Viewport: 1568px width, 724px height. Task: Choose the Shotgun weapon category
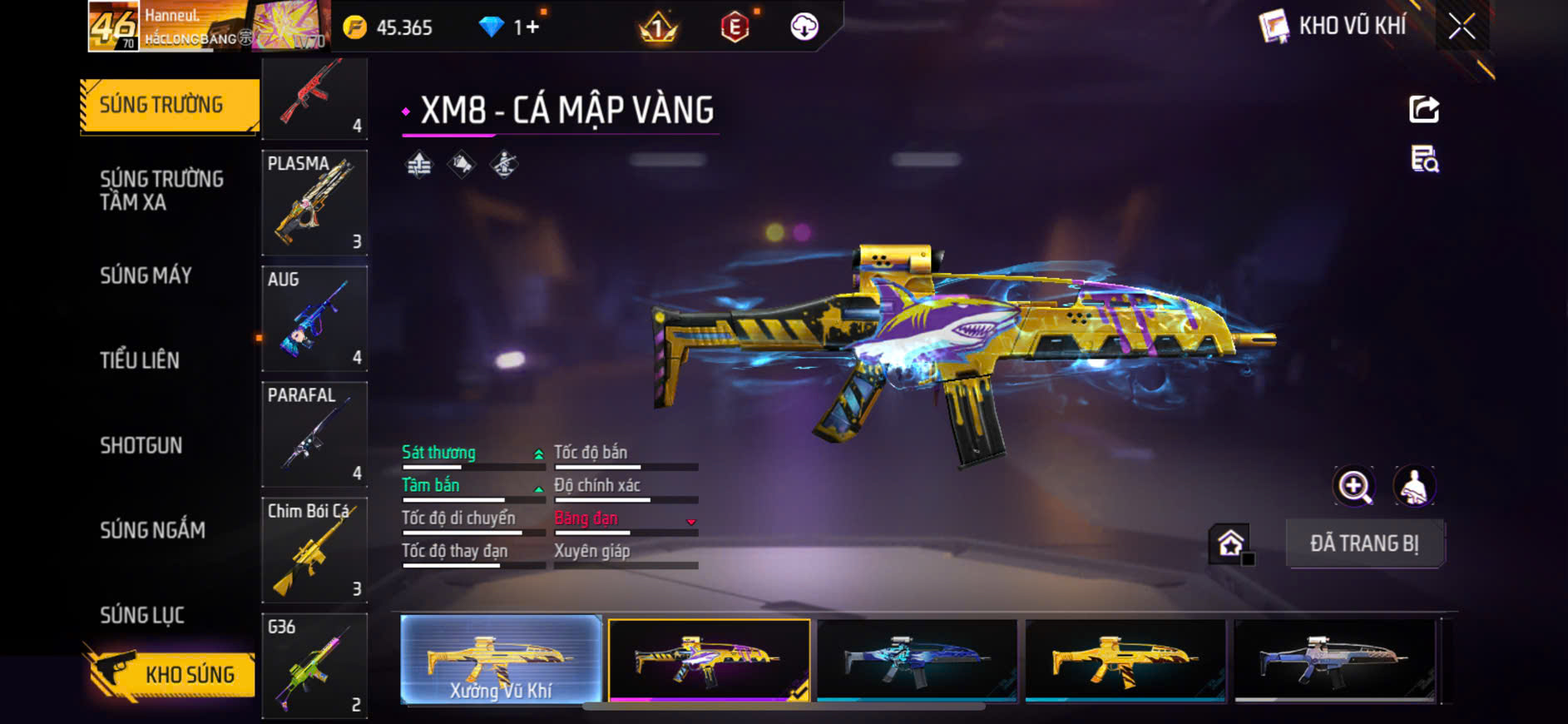141,445
